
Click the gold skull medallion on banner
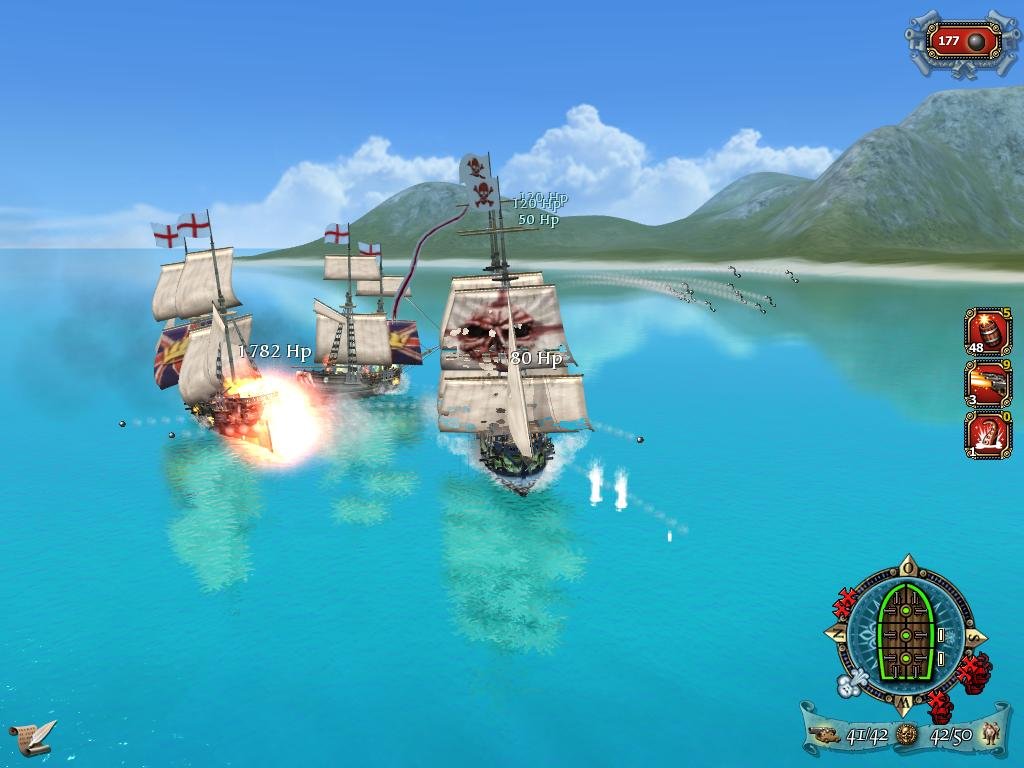click(906, 736)
